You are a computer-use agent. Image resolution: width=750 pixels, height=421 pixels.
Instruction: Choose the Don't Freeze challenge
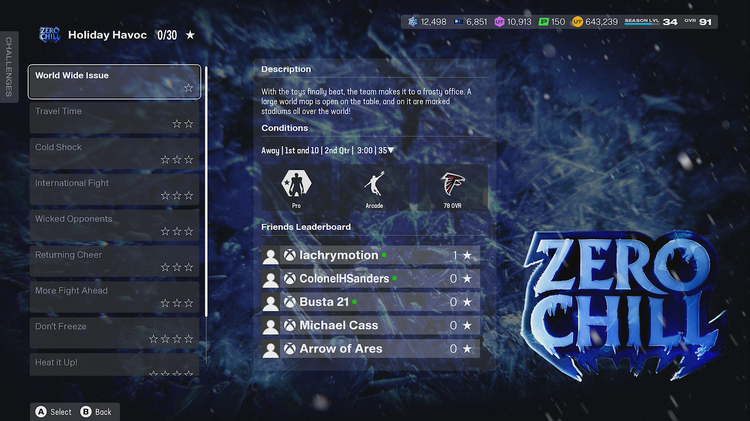click(115, 333)
